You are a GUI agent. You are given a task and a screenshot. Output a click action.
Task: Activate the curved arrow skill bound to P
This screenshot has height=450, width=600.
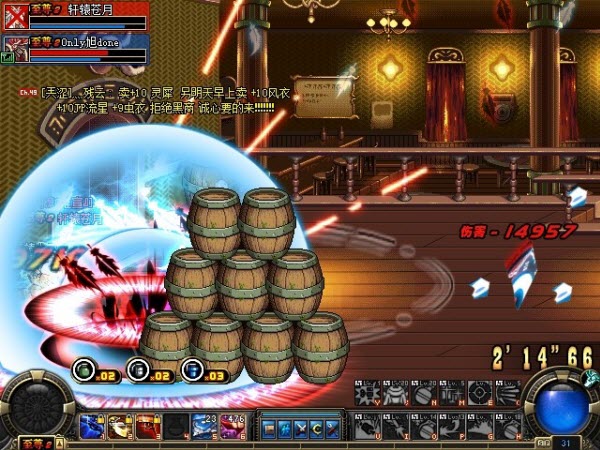click(x=452, y=424)
